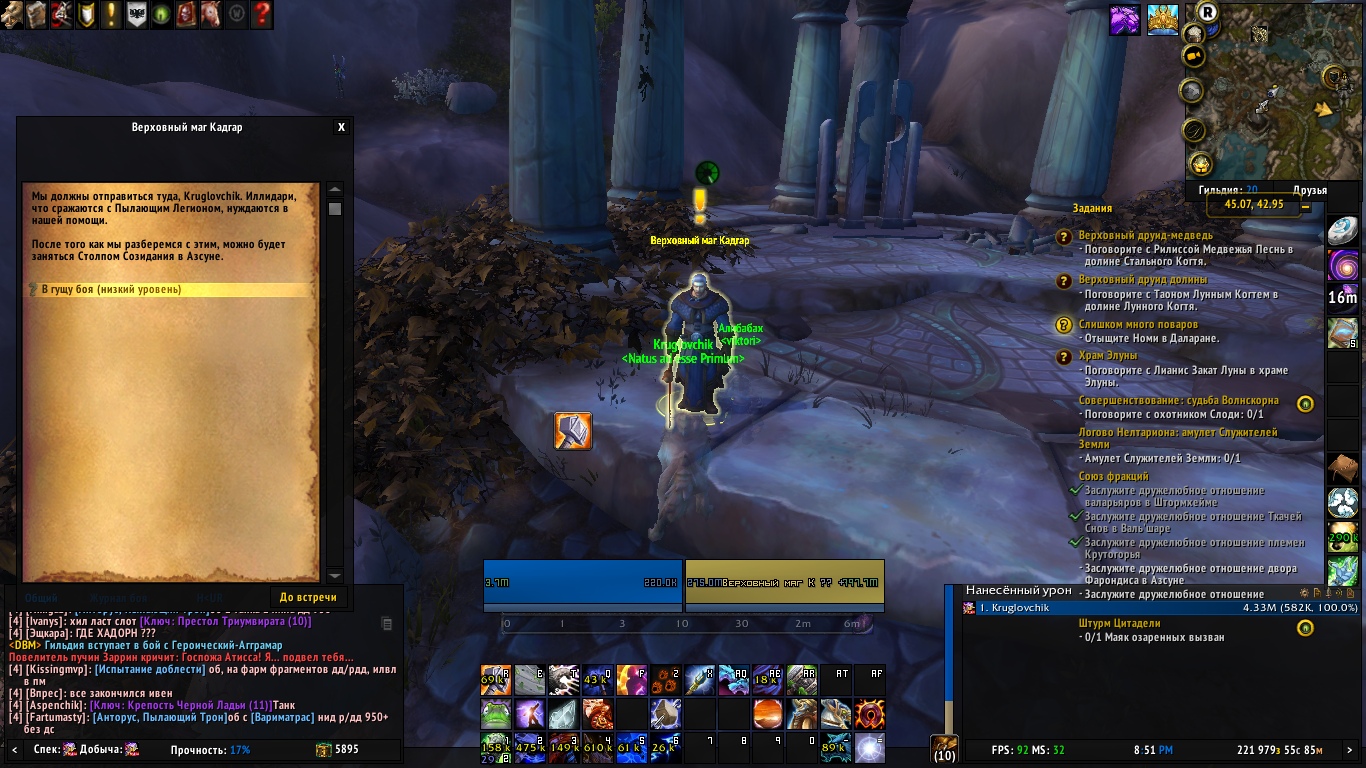Cast the white starburst ability in the bottom row
The image size is (1366, 768).
pos(870,746)
